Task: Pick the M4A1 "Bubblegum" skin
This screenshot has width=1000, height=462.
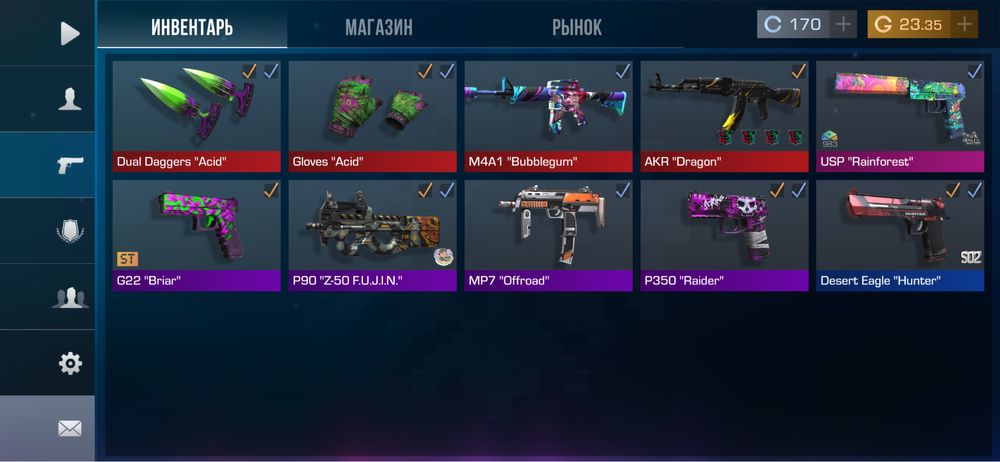Action: click(549, 116)
